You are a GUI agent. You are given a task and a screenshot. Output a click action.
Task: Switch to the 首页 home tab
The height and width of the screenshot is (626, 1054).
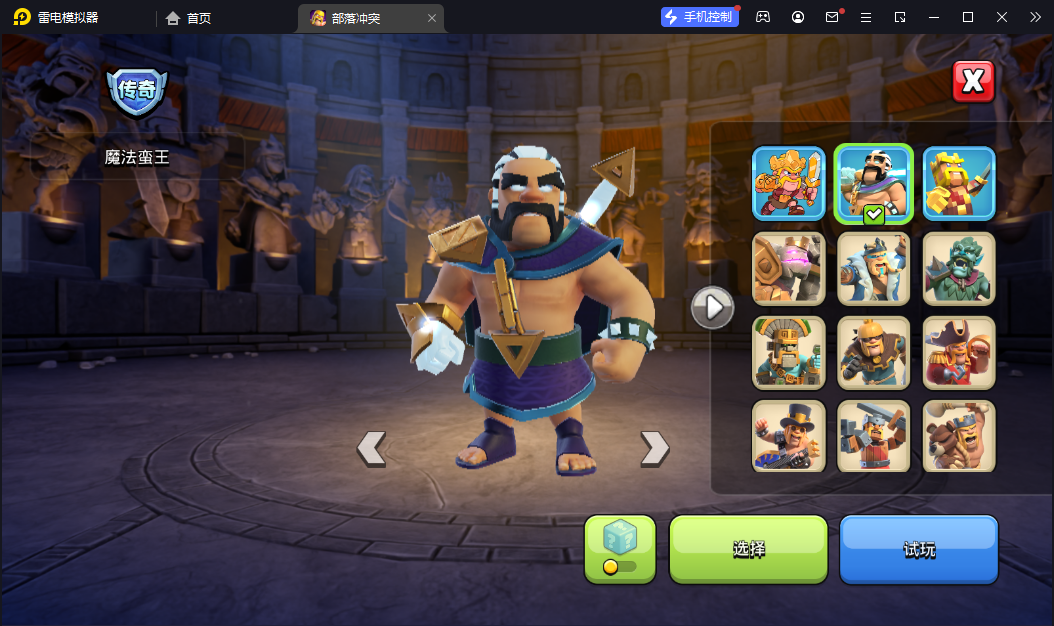pyautogui.click(x=189, y=18)
